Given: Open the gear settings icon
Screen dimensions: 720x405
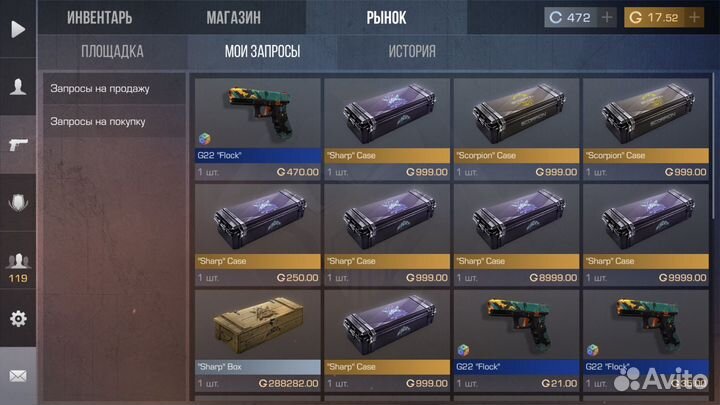Looking at the screenshot, I should click(18, 319).
